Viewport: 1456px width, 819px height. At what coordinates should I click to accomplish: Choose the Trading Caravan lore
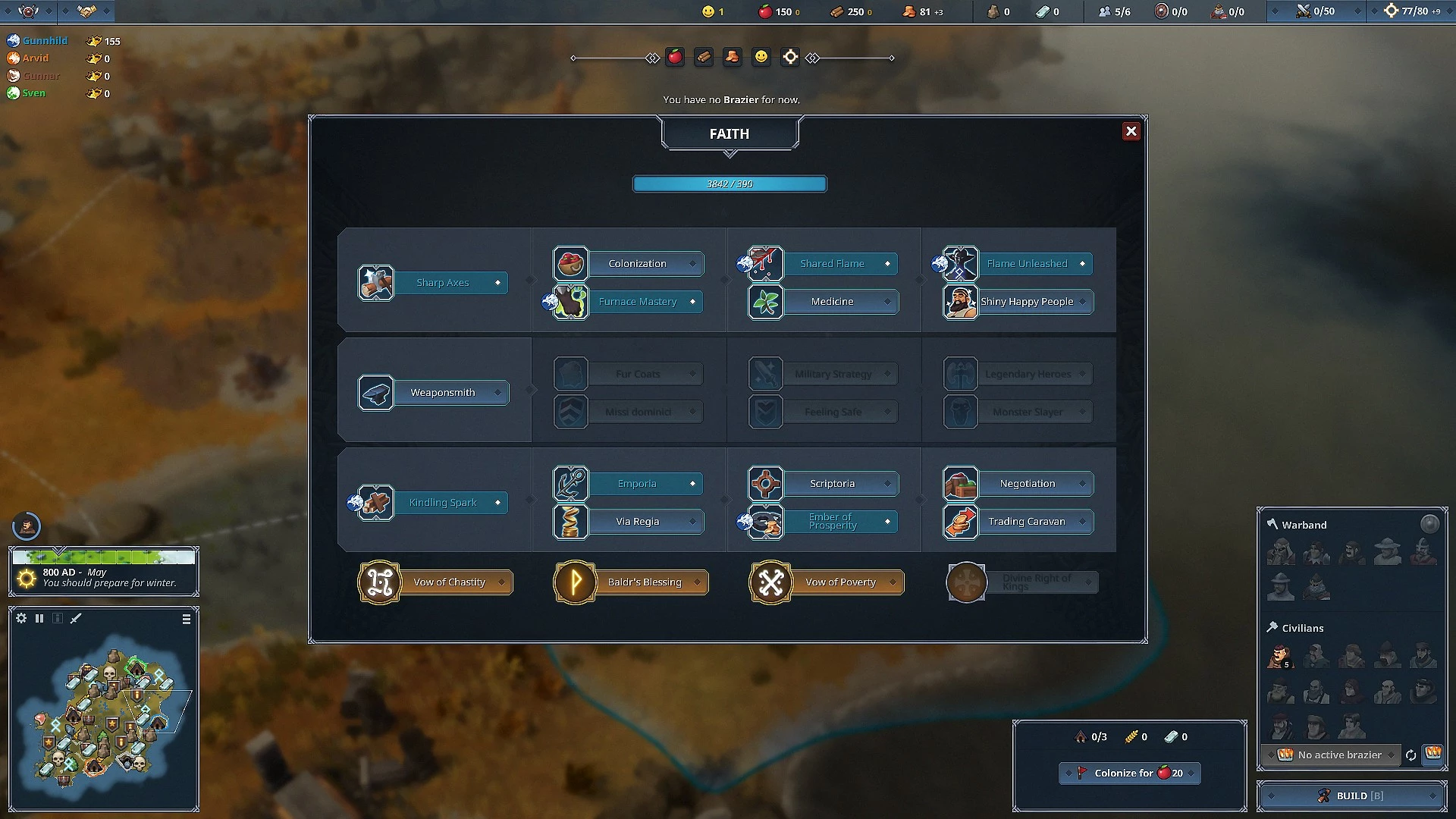pos(1027,522)
